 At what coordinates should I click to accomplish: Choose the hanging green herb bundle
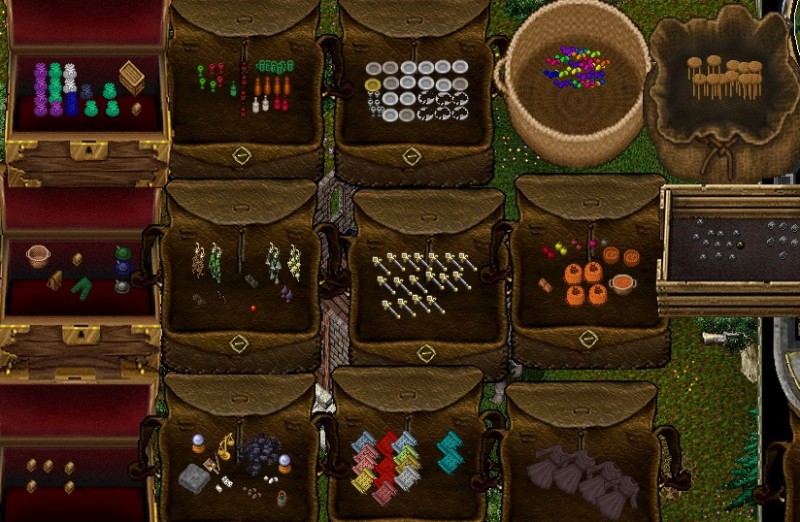(215, 262)
